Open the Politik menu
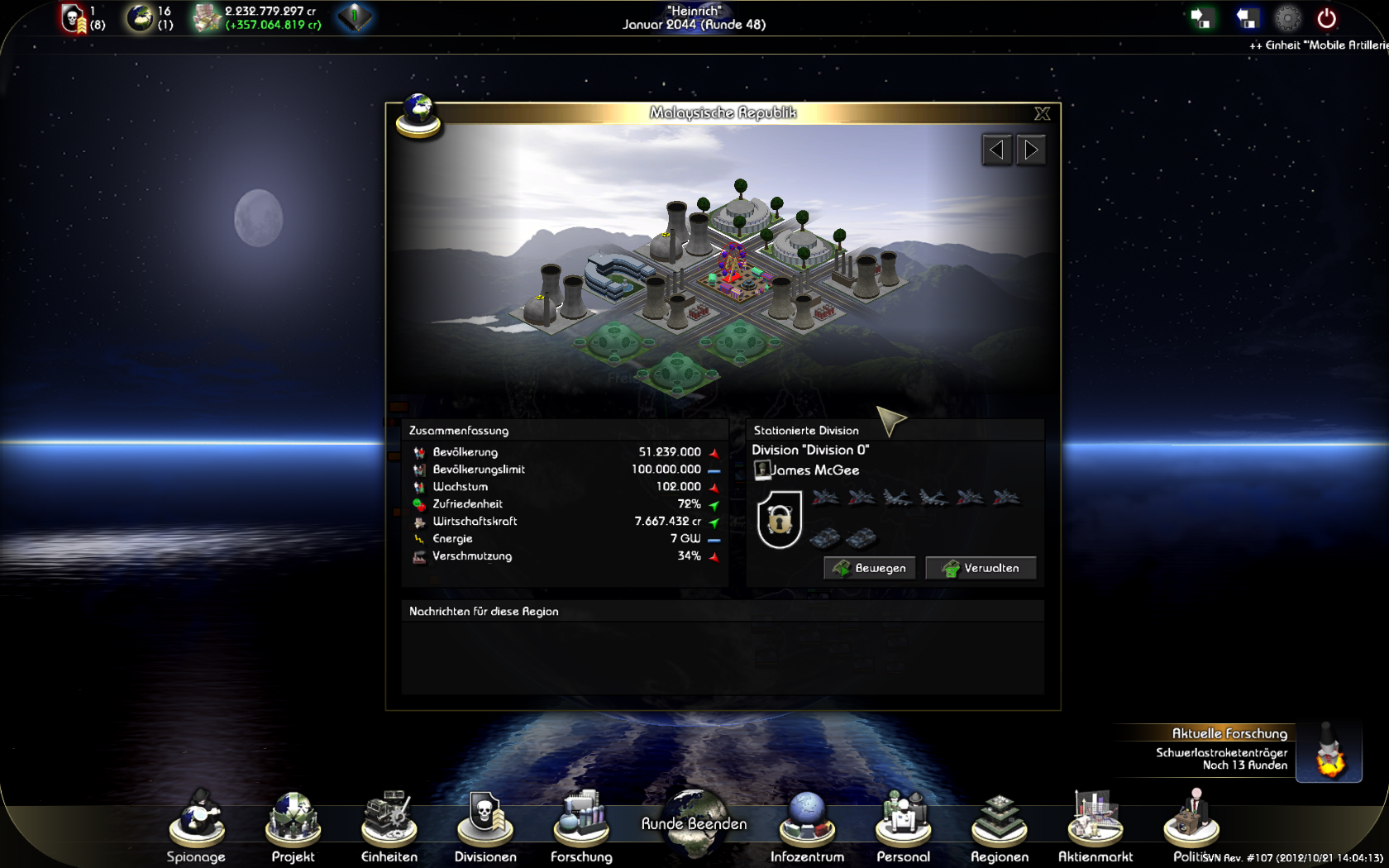The image size is (1389, 868). 1191,825
